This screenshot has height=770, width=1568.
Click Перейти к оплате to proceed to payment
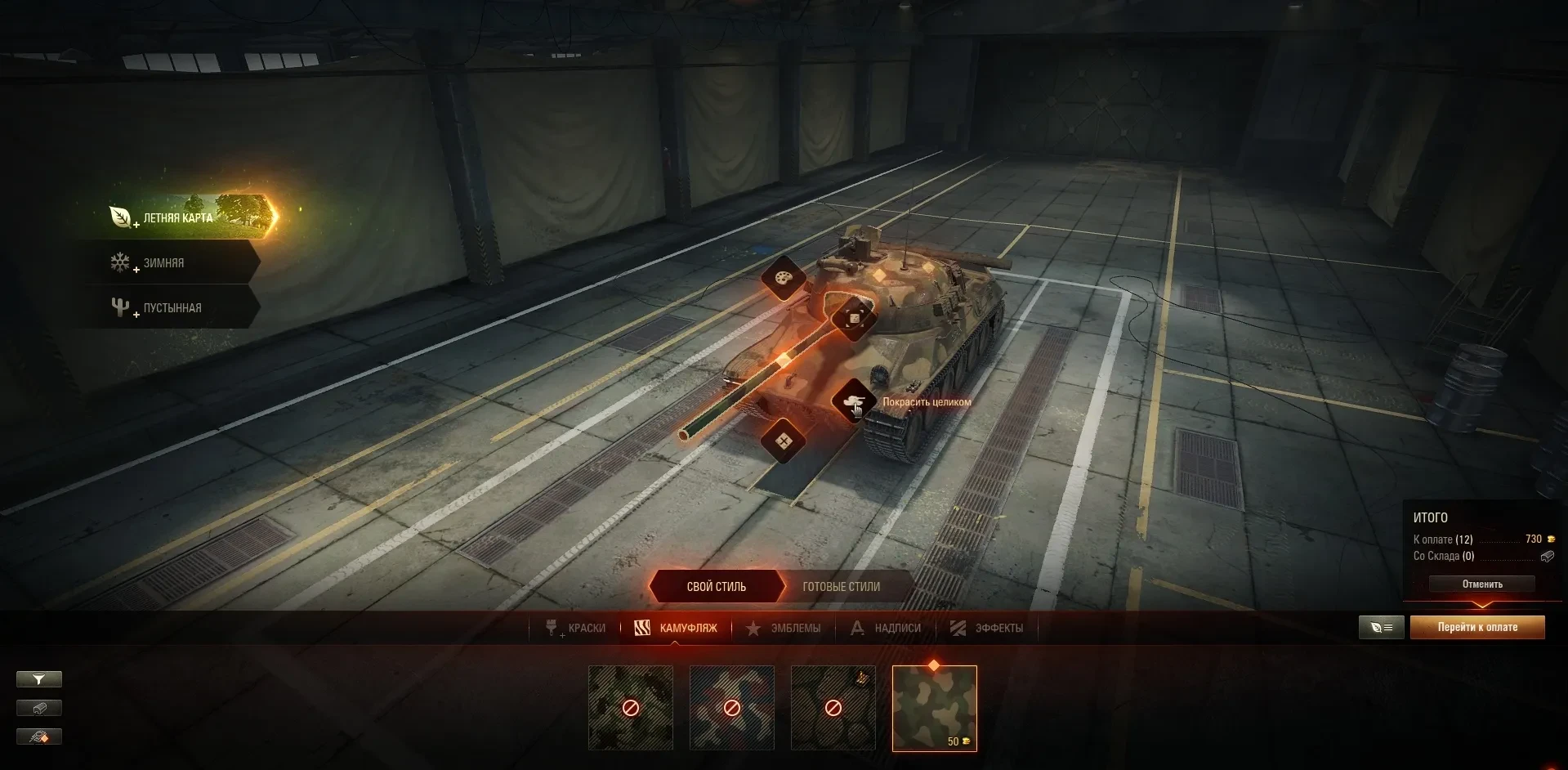click(x=1477, y=628)
